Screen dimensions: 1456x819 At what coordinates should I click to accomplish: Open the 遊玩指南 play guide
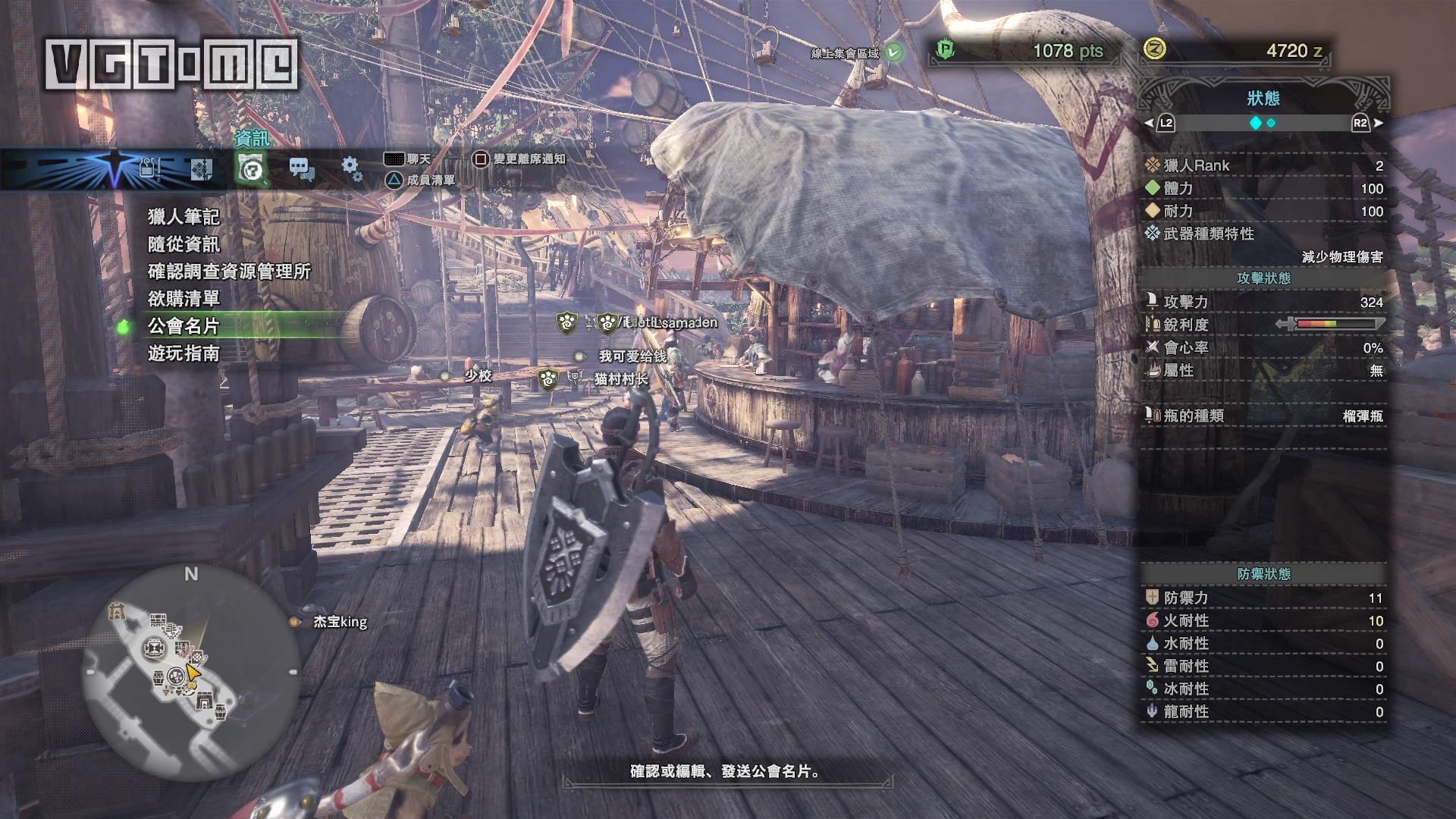point(184,353)
